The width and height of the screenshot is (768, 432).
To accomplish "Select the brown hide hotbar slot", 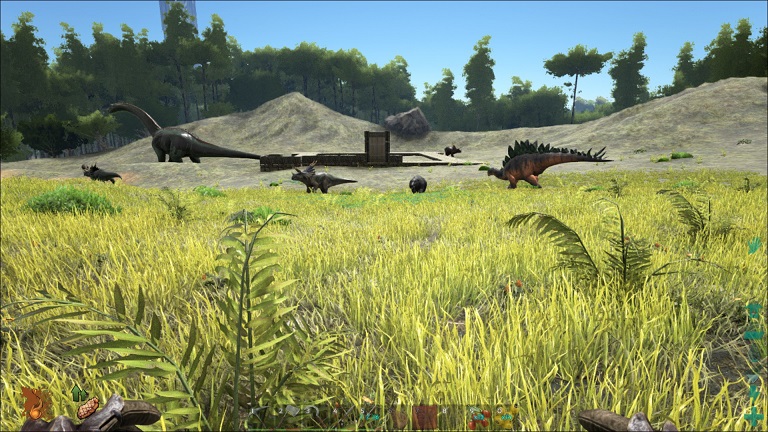I will click(x=426, y=417).
